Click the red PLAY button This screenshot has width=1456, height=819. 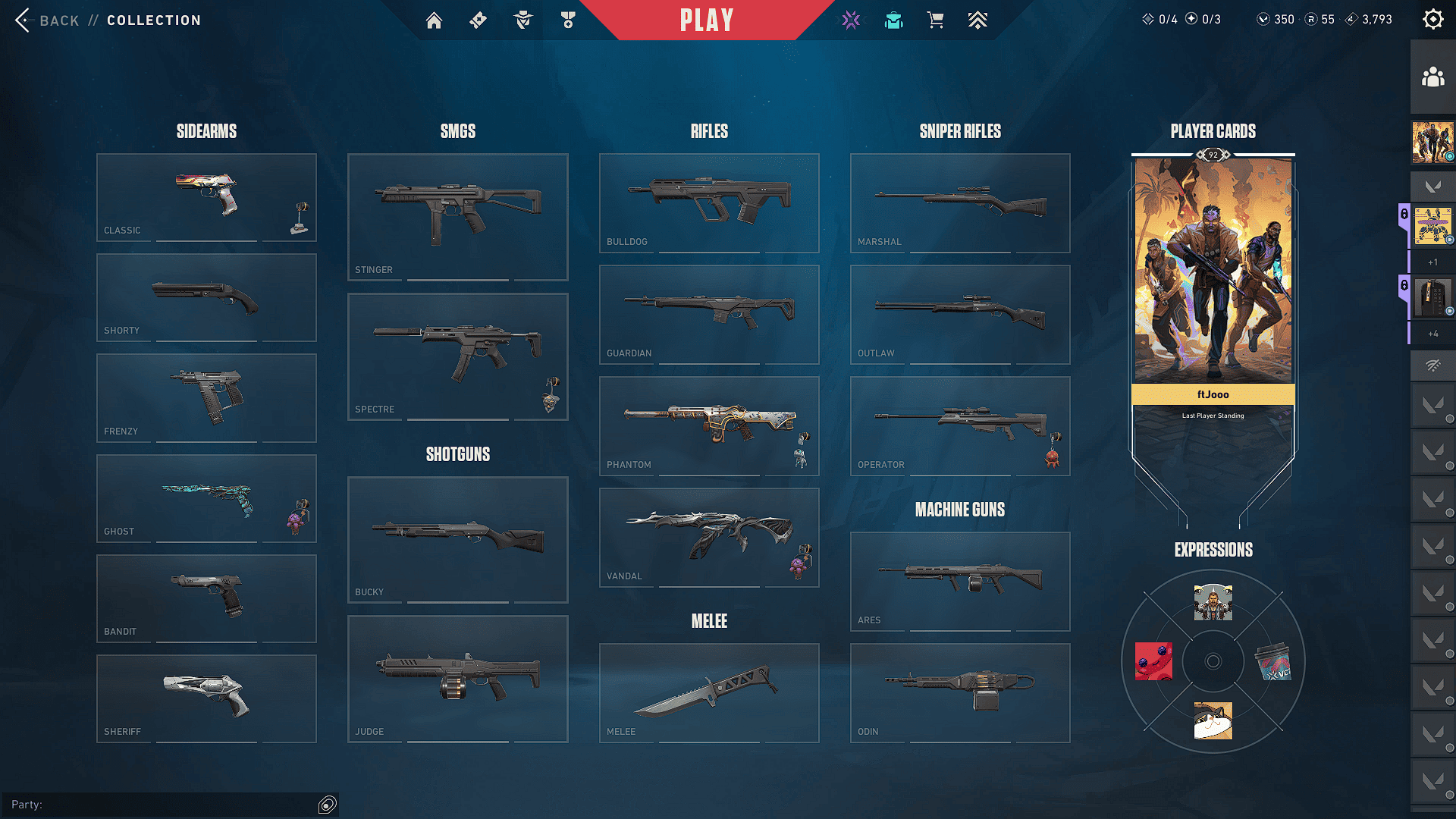pos(706,20)
